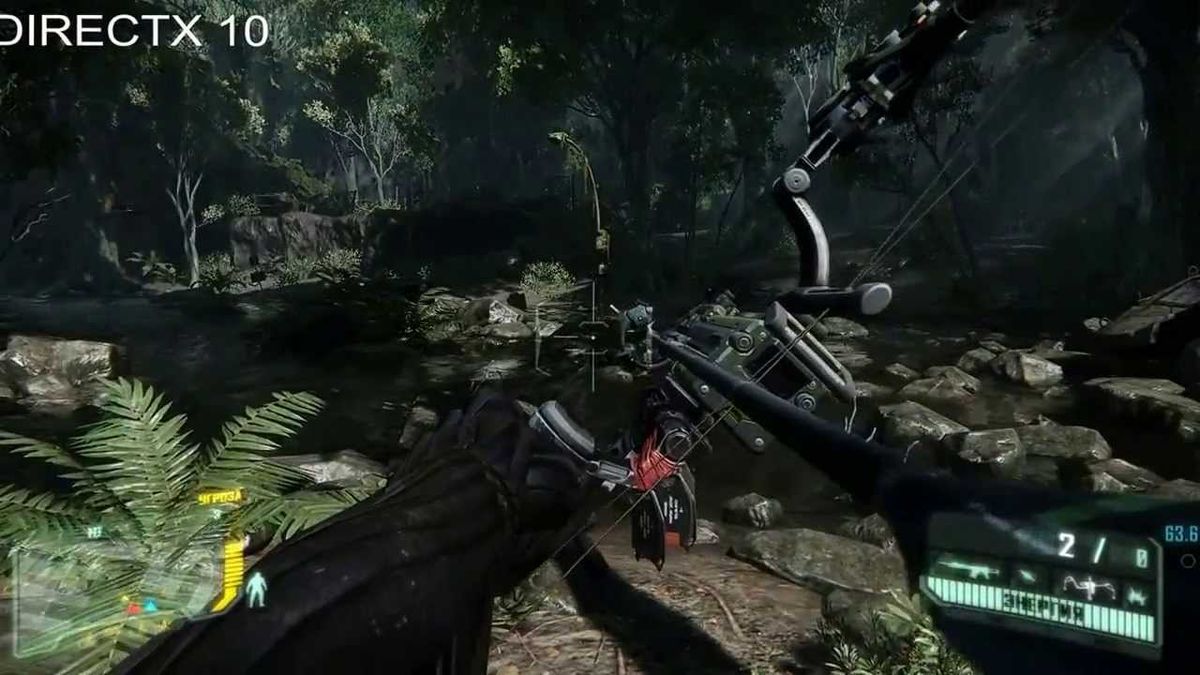Click the blue player arrow on the radar
Viewport: 1200px width, 675px height.
tap(150, 605)
